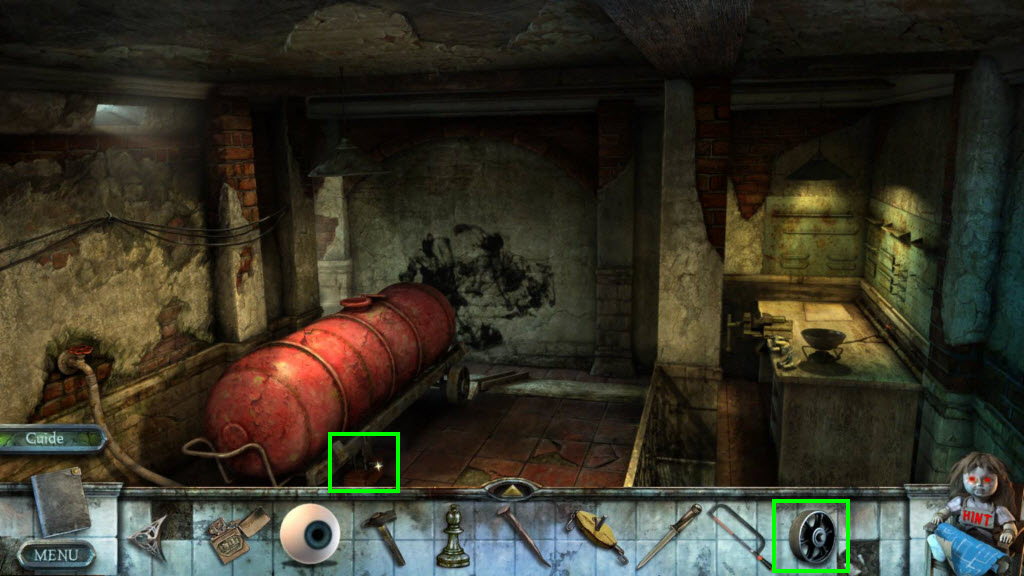Screen dimensions: 1024x576
Task: Pick the wheel item from inventory
Action: tap(811, 535)
